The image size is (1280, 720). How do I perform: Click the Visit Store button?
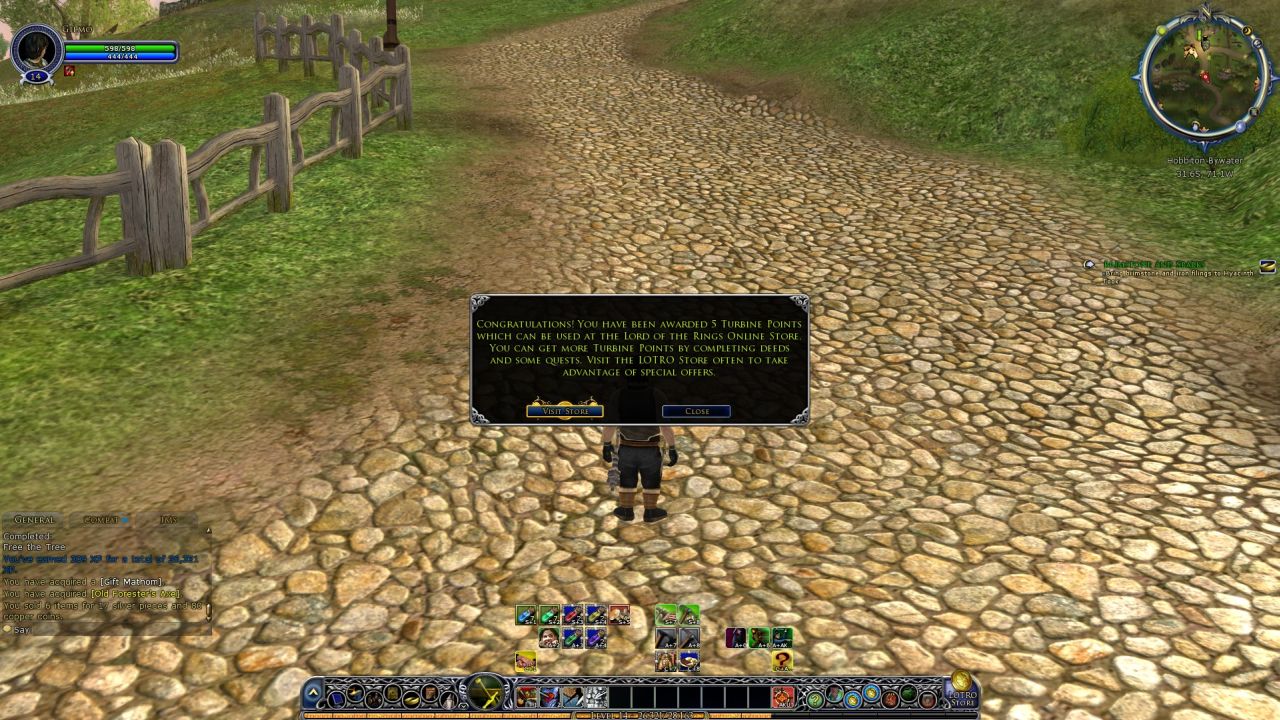[x=565, y=411]
